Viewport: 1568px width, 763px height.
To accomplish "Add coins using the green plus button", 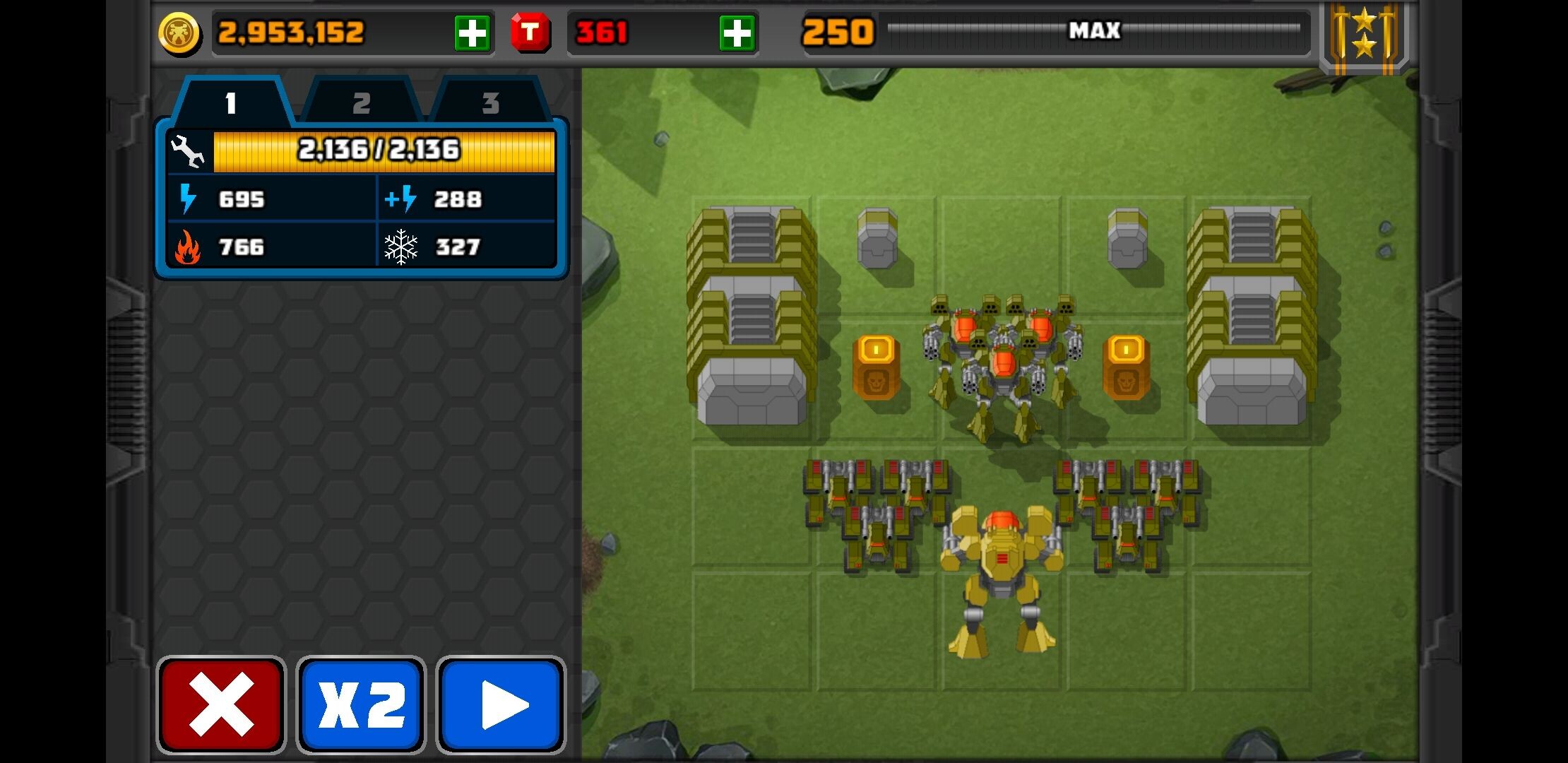I will click(472, 33).
